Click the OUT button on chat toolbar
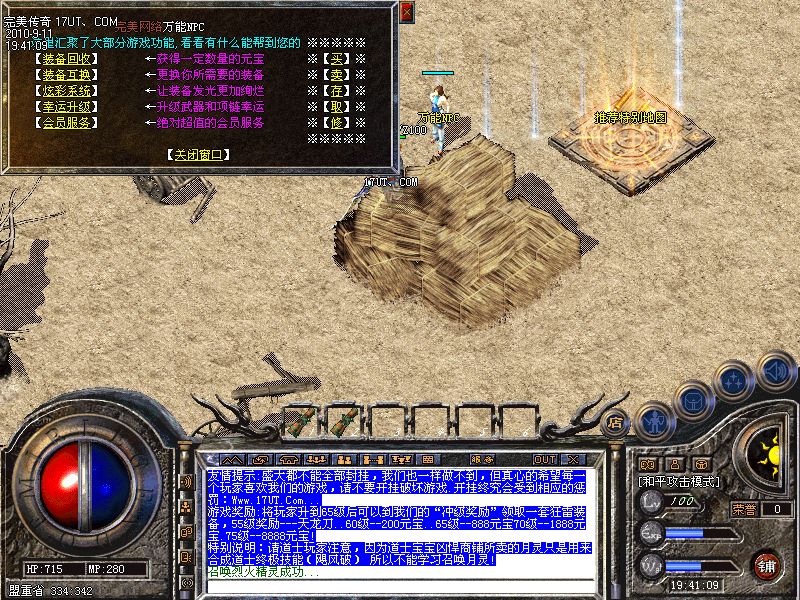This screenshot has height=600, width=800. click(x=545, y=459)
